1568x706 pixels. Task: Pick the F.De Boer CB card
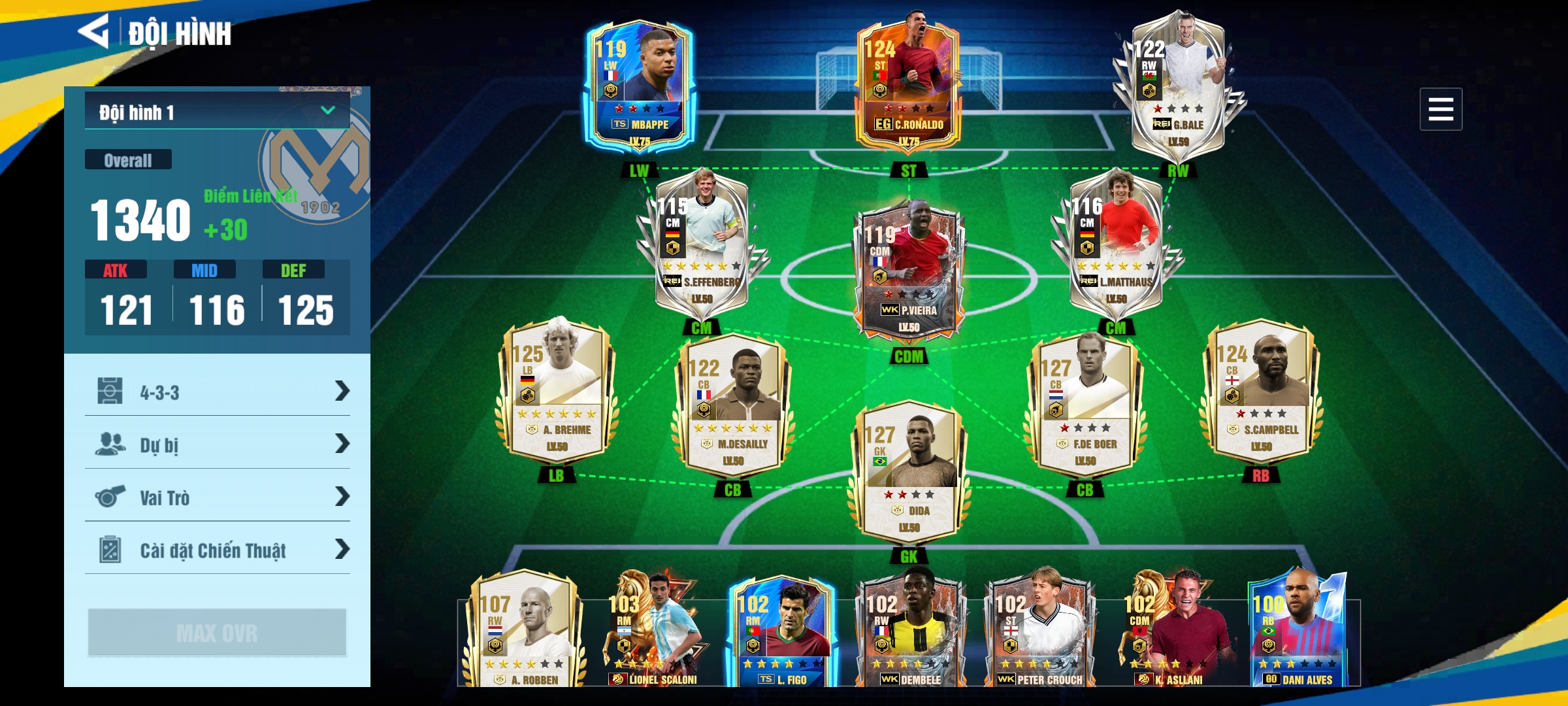pyautogui.click(x=1085, y=407)
